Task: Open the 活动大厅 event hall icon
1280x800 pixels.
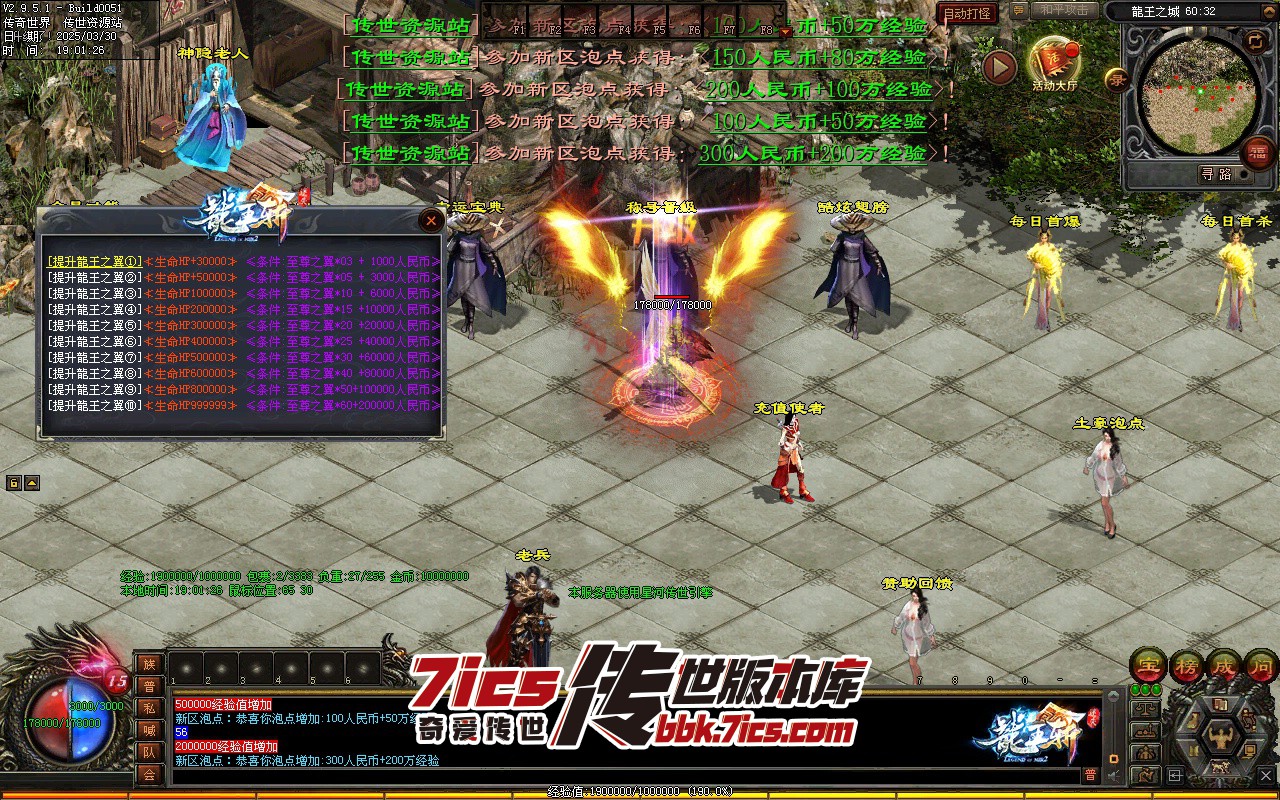Action: click(1055, 60)
